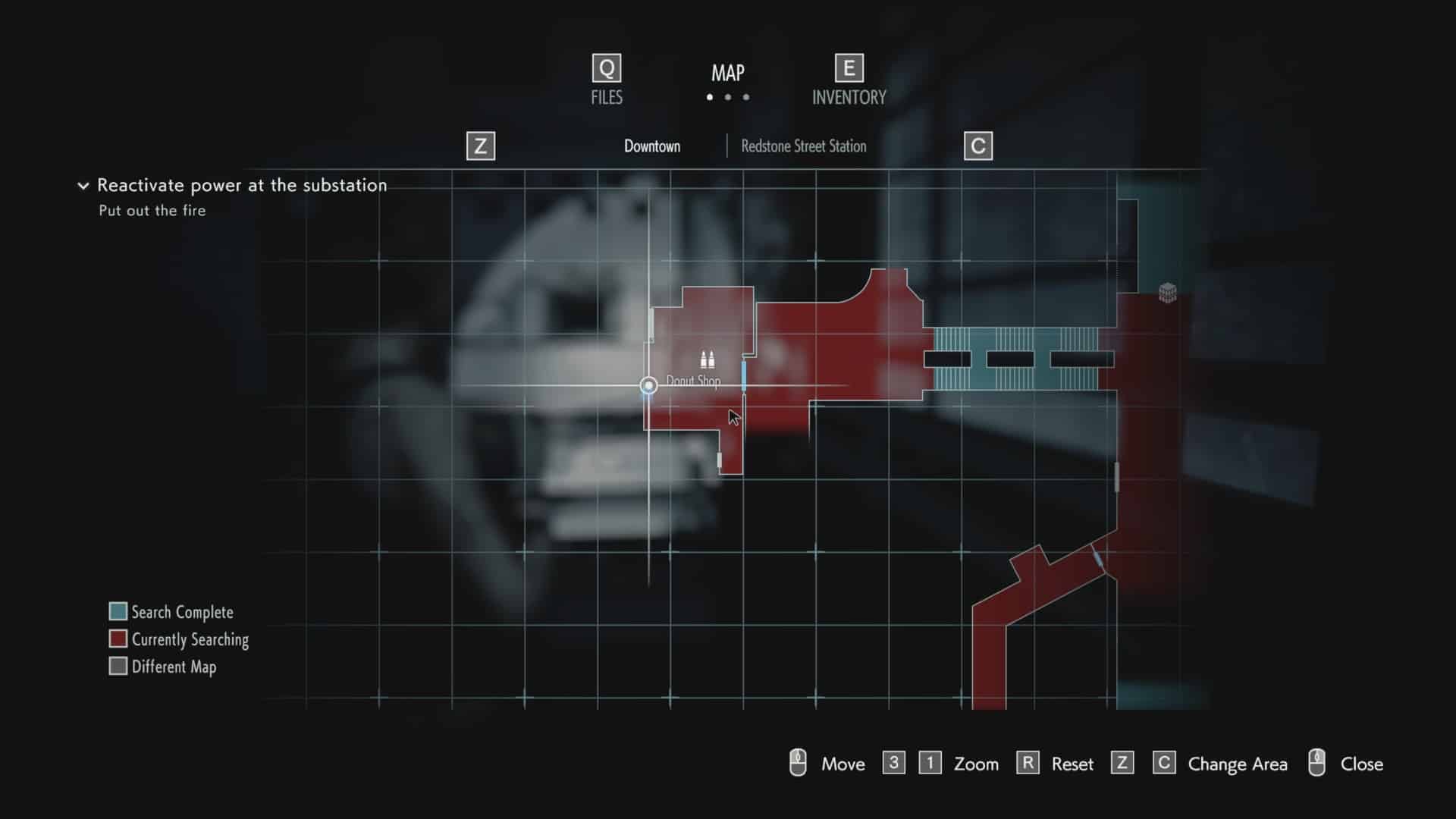Open the Inventory tab
The height and width of the screenshot is (819, 1456).
tap(849, 80)
